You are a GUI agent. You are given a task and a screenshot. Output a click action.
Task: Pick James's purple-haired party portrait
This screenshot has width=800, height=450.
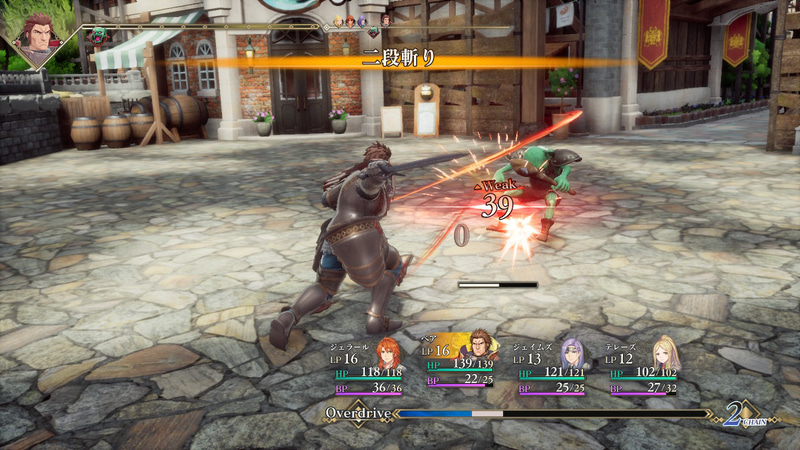572,352
